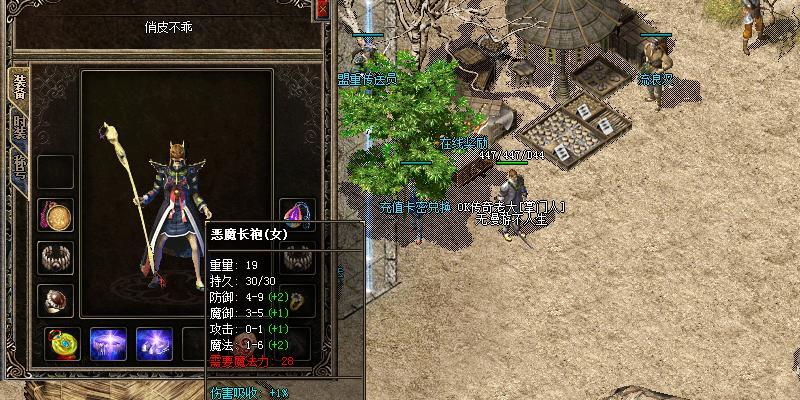
Task: Select the purple gem necklace slot
Action: 297,215
